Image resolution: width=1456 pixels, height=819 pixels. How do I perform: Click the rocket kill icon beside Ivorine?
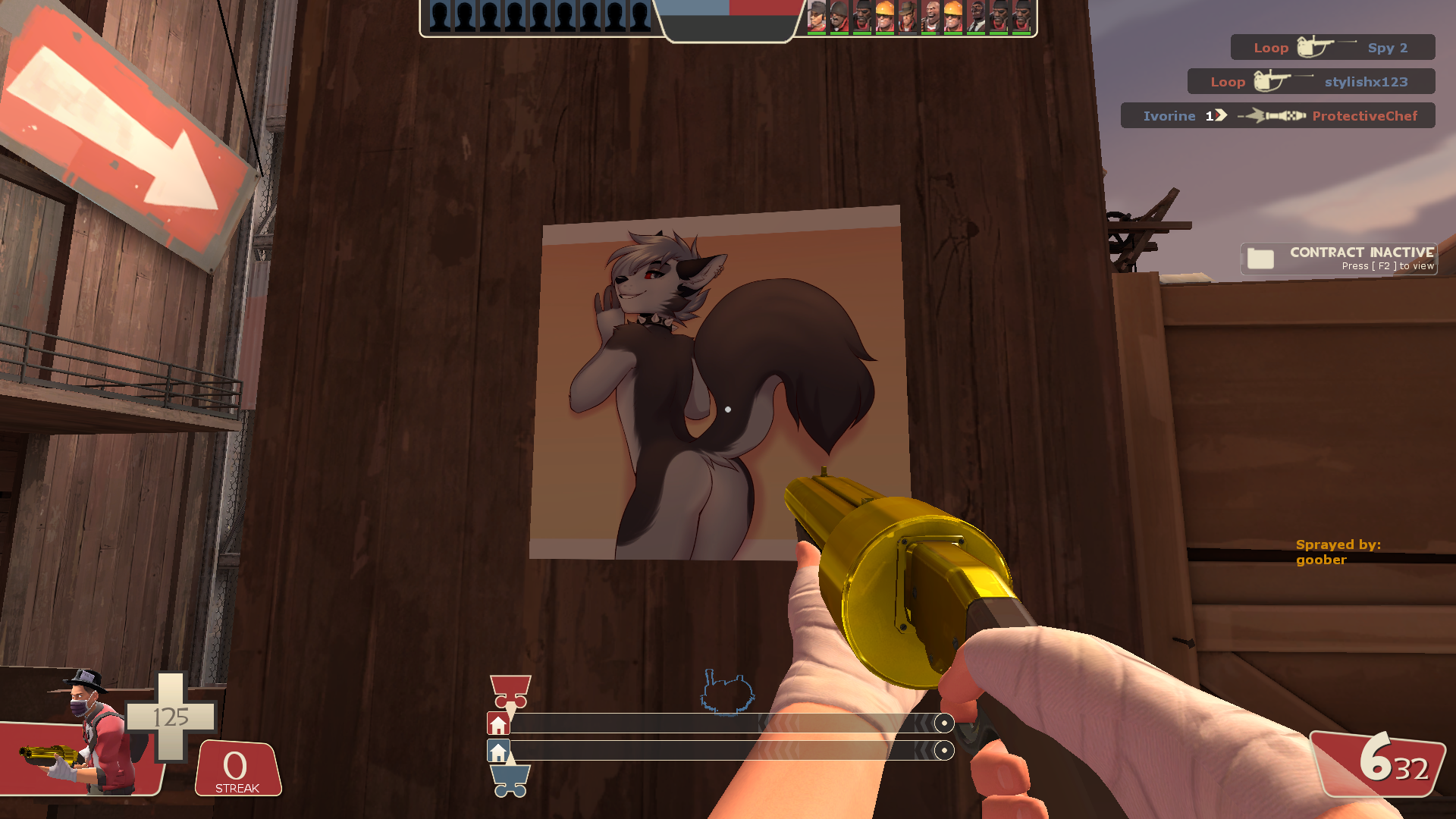coord(1274,115)
